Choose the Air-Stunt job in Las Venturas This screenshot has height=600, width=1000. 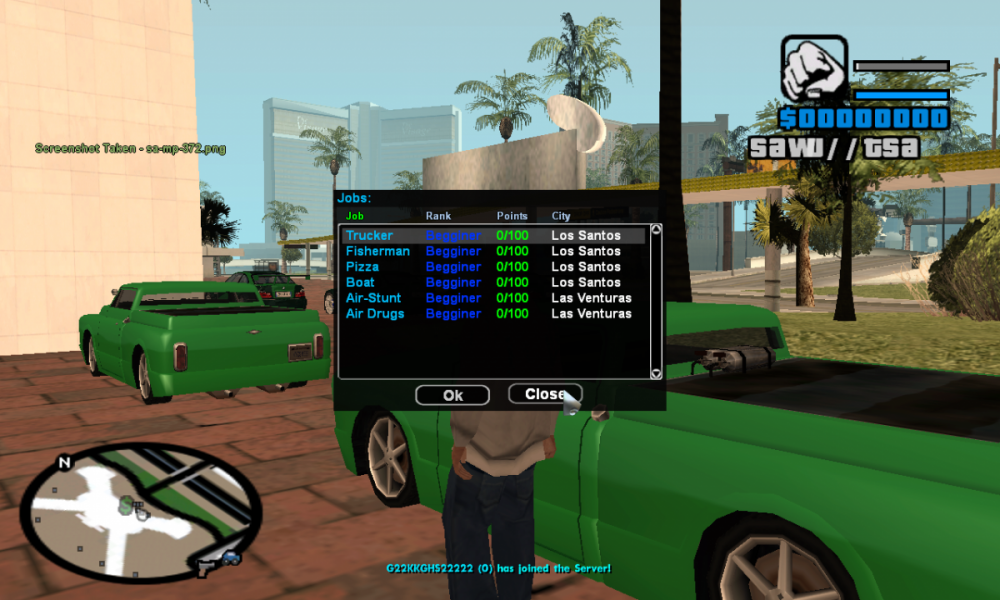pos(373,298)
